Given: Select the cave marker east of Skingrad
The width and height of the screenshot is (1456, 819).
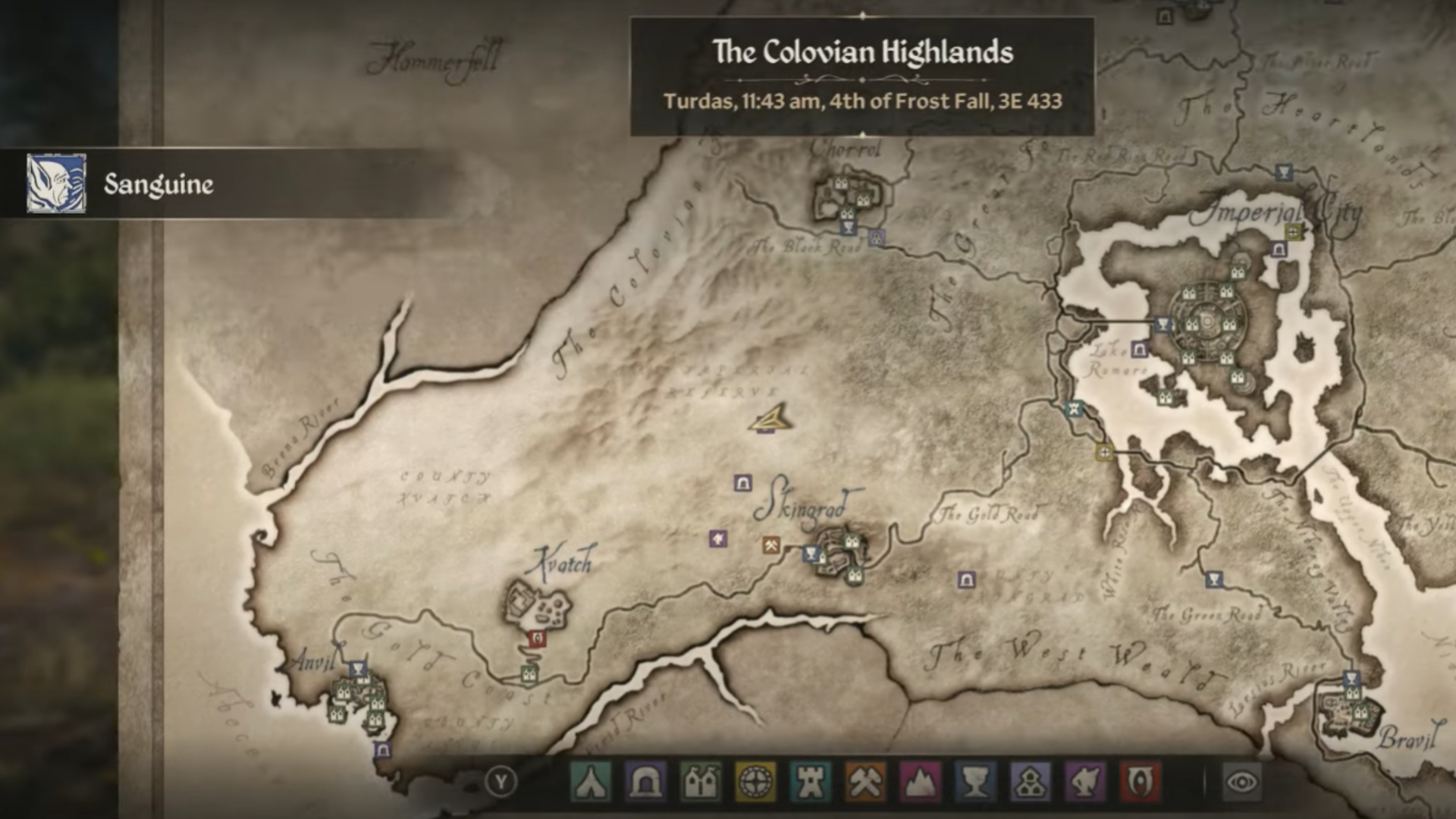Looking at the screenshot, I should click(966, 580).
